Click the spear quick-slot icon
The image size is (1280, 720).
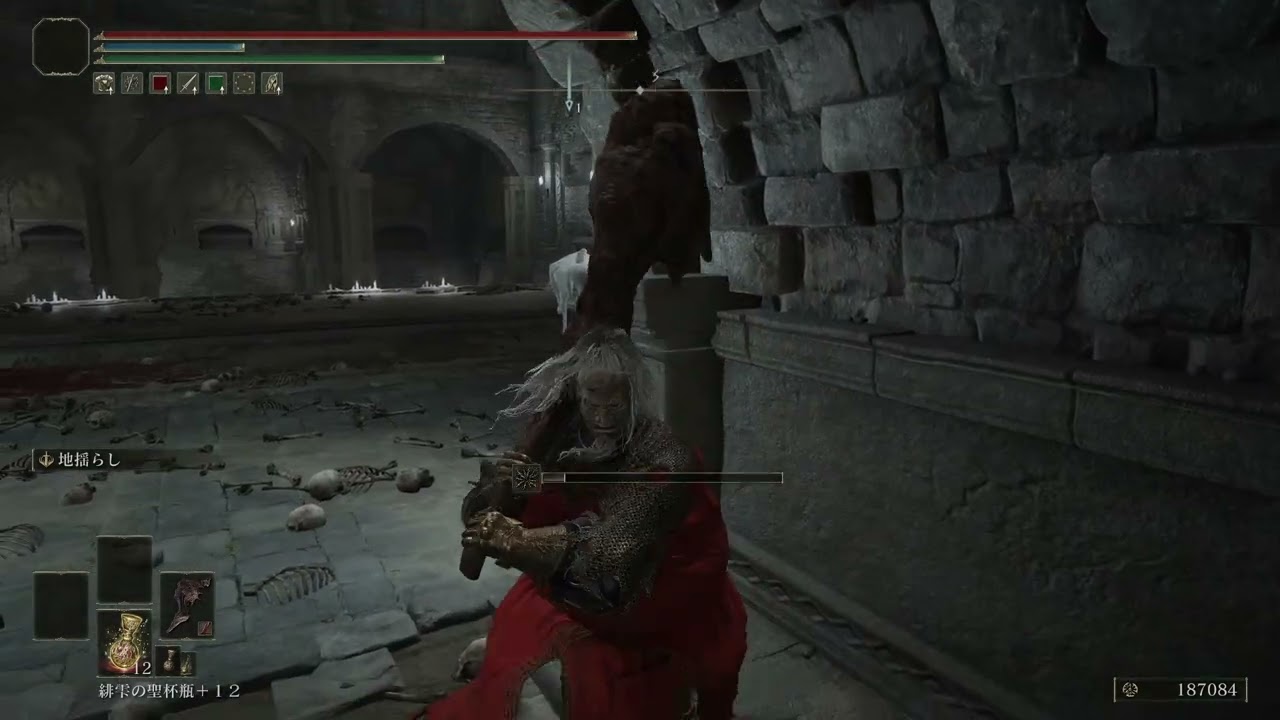[131, 84]
